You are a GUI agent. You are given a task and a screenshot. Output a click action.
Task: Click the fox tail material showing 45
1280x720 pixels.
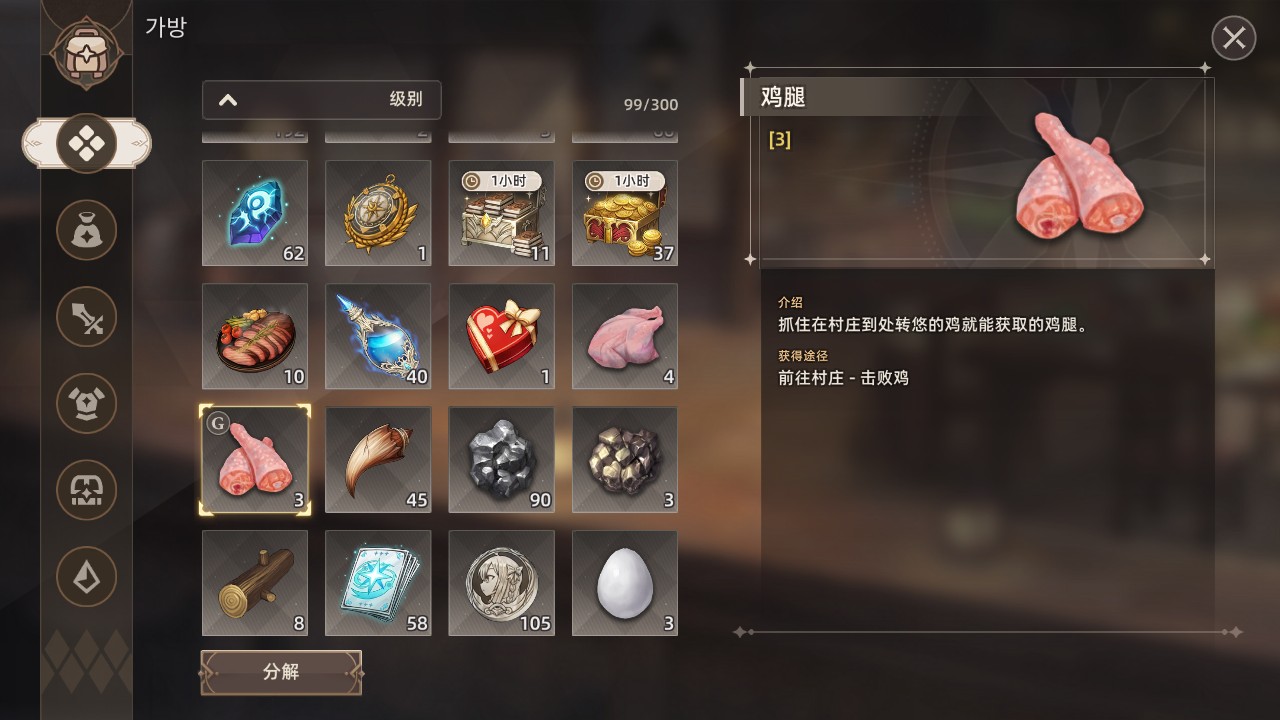(x=377, y=460)
